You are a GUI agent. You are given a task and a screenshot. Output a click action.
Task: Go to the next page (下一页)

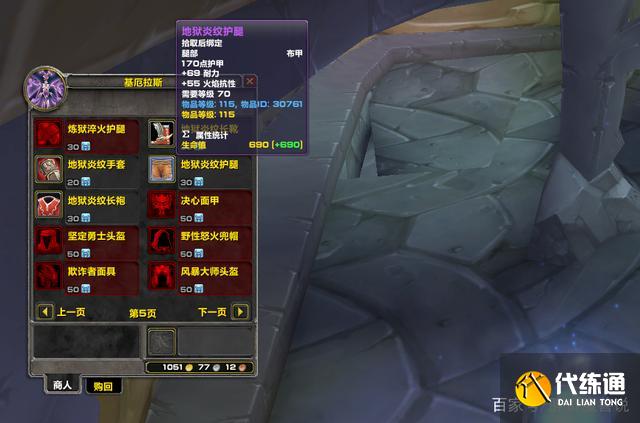coord(240,312)
